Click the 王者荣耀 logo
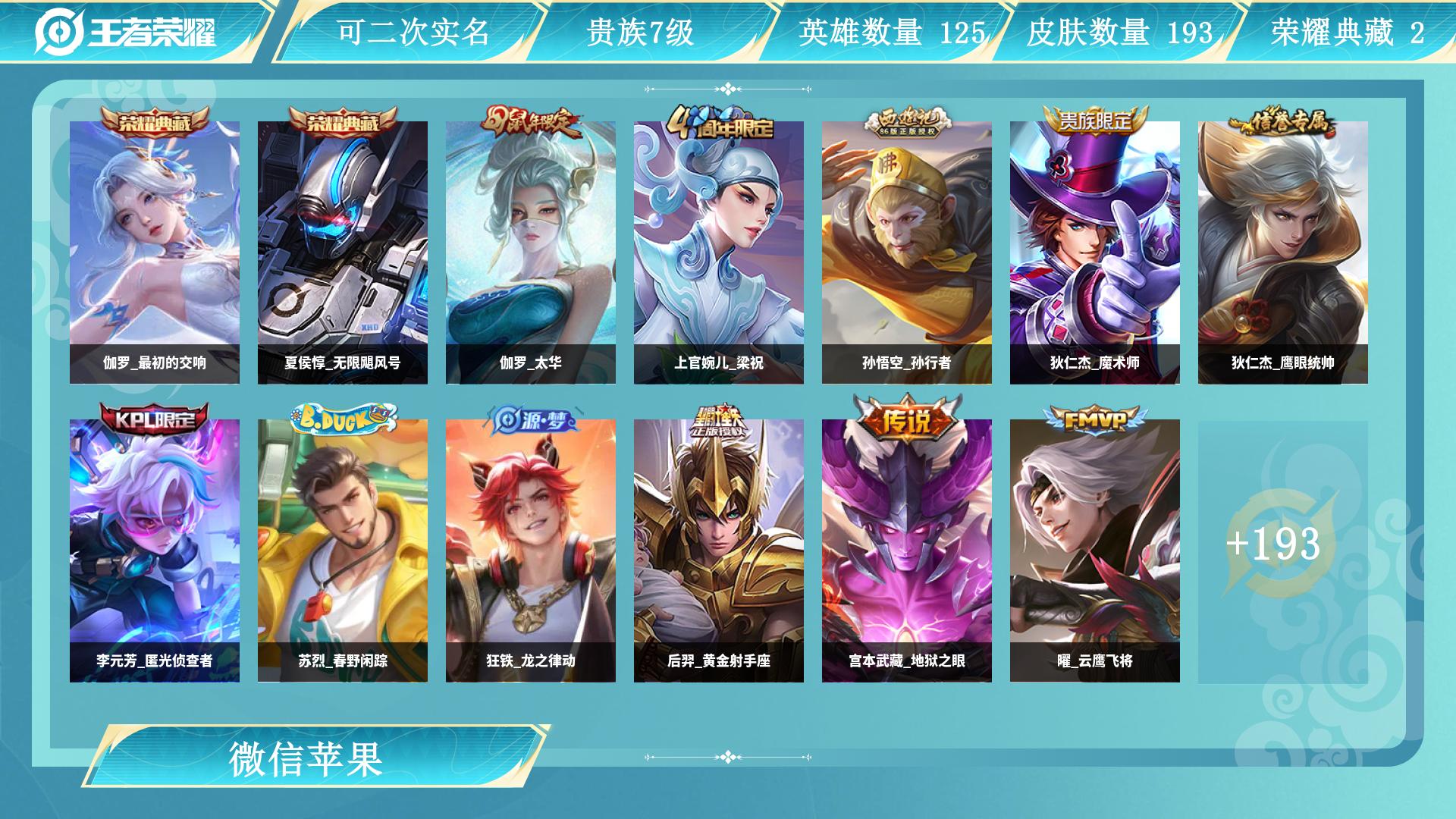Screen dimensions: 1456x819 (x=126, y=32)
